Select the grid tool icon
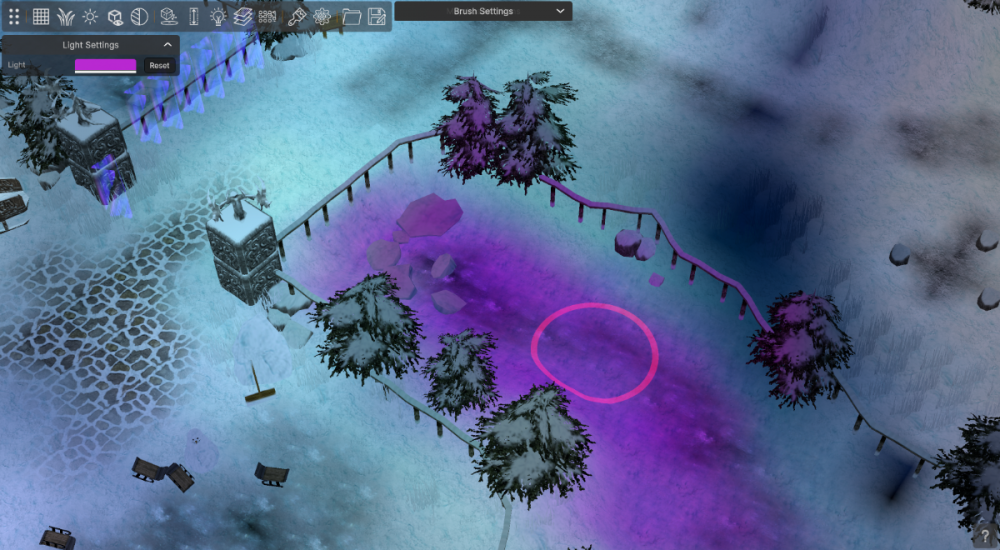Image resolution: width=1000 pixels, height=550 pixels. 41,16
